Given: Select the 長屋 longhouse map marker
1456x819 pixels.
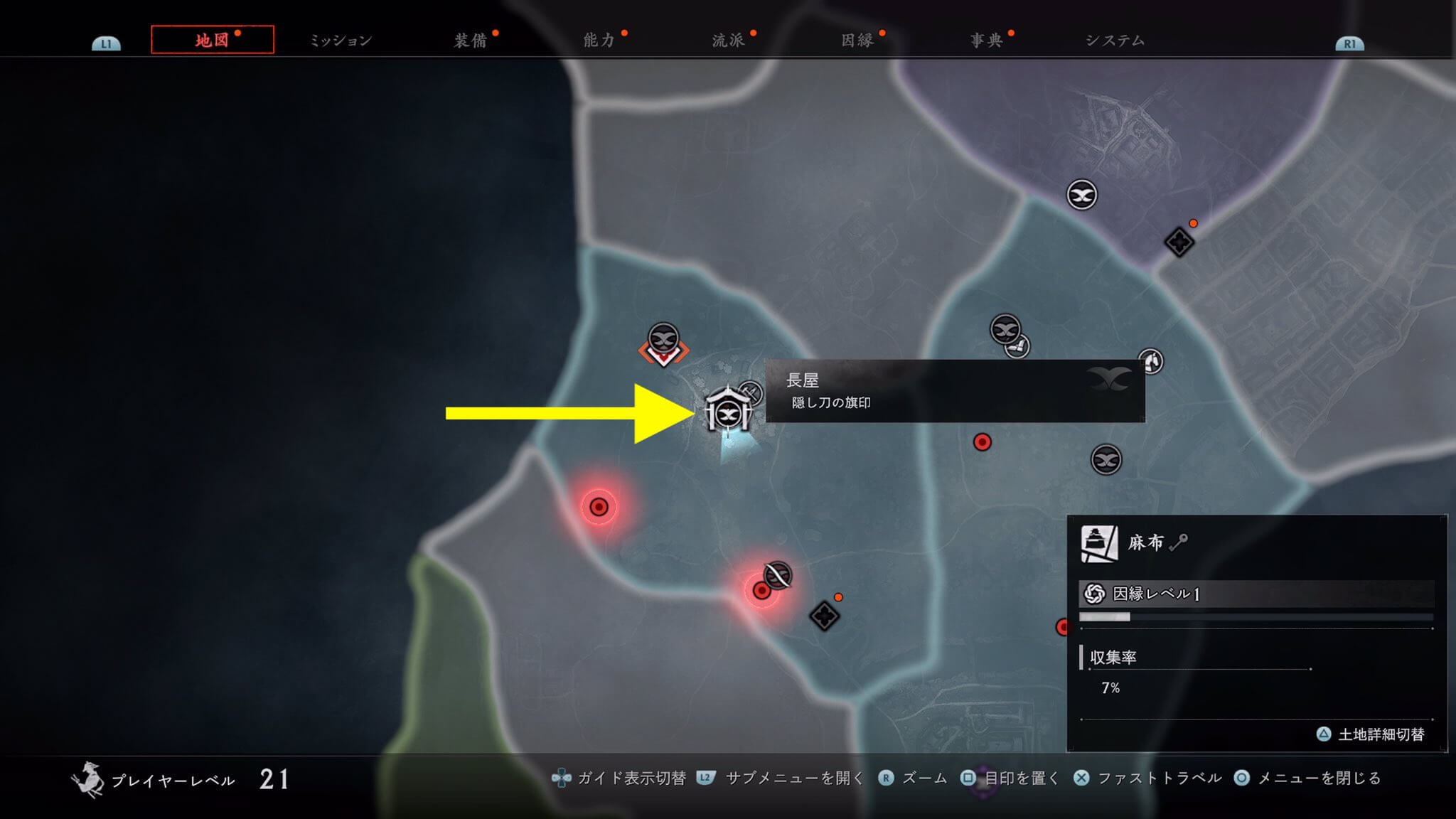Looking at the screenshot, I should coord(727,411).
